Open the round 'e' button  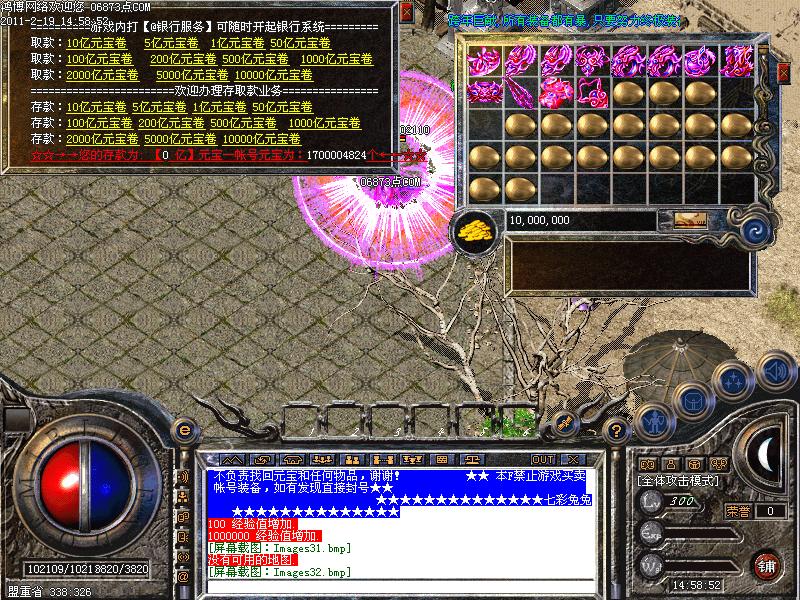click(183, 429)
